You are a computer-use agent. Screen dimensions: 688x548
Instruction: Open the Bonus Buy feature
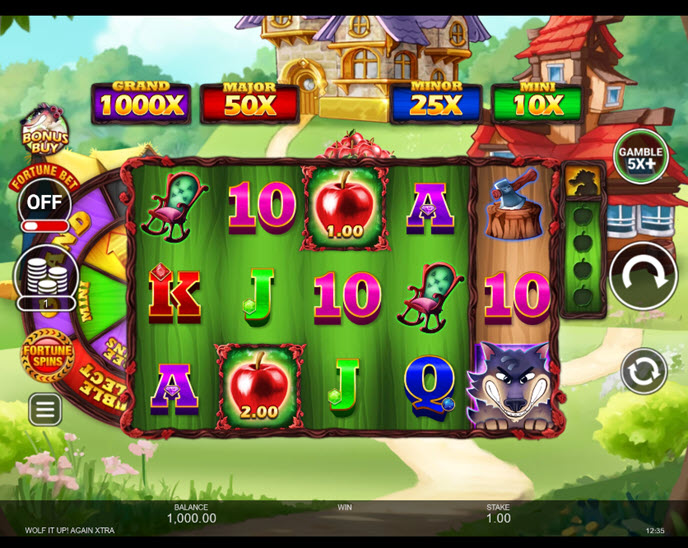[43, 131]
